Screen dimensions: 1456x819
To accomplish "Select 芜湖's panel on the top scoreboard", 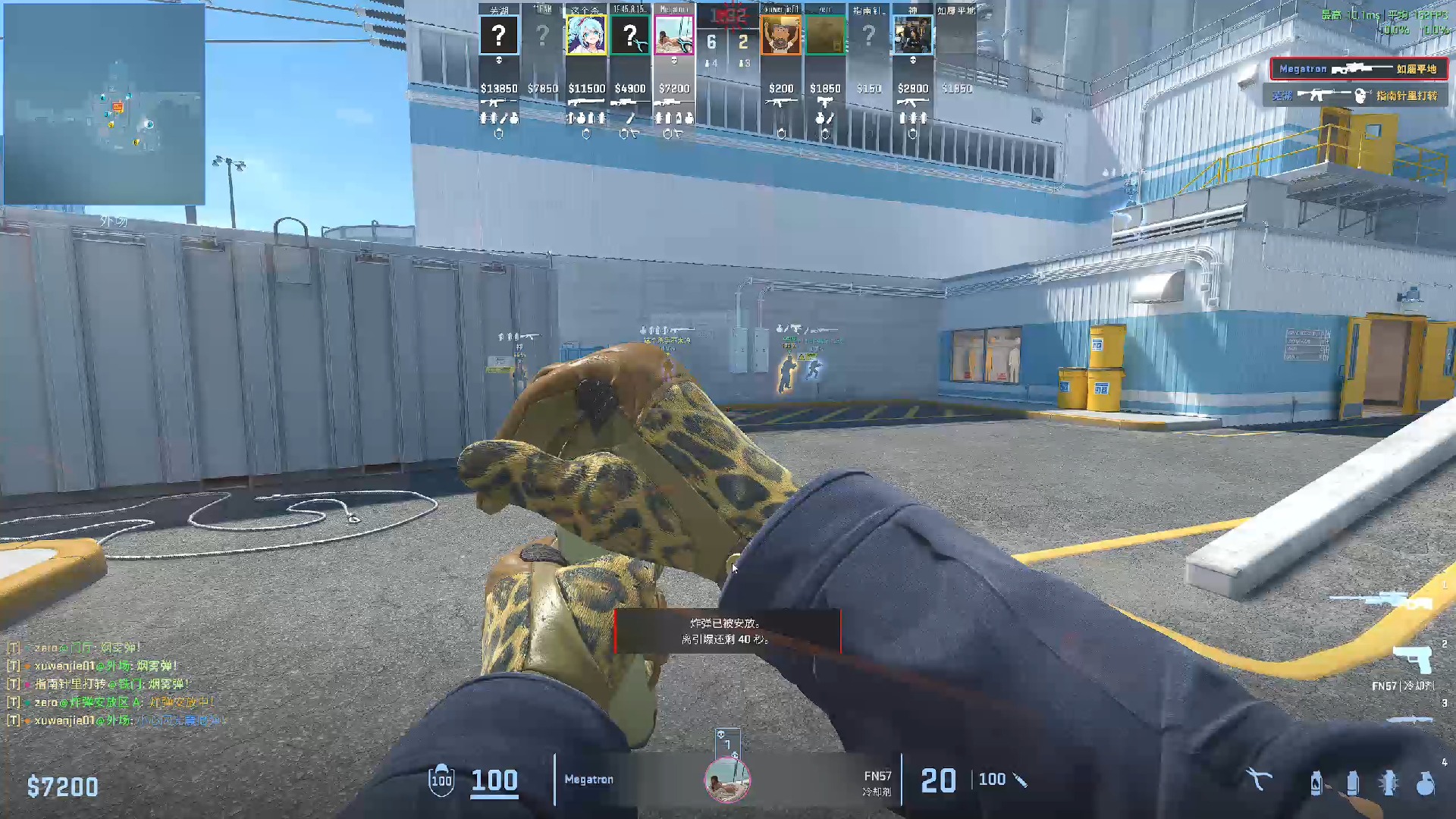I will click(x=499, y=45).
